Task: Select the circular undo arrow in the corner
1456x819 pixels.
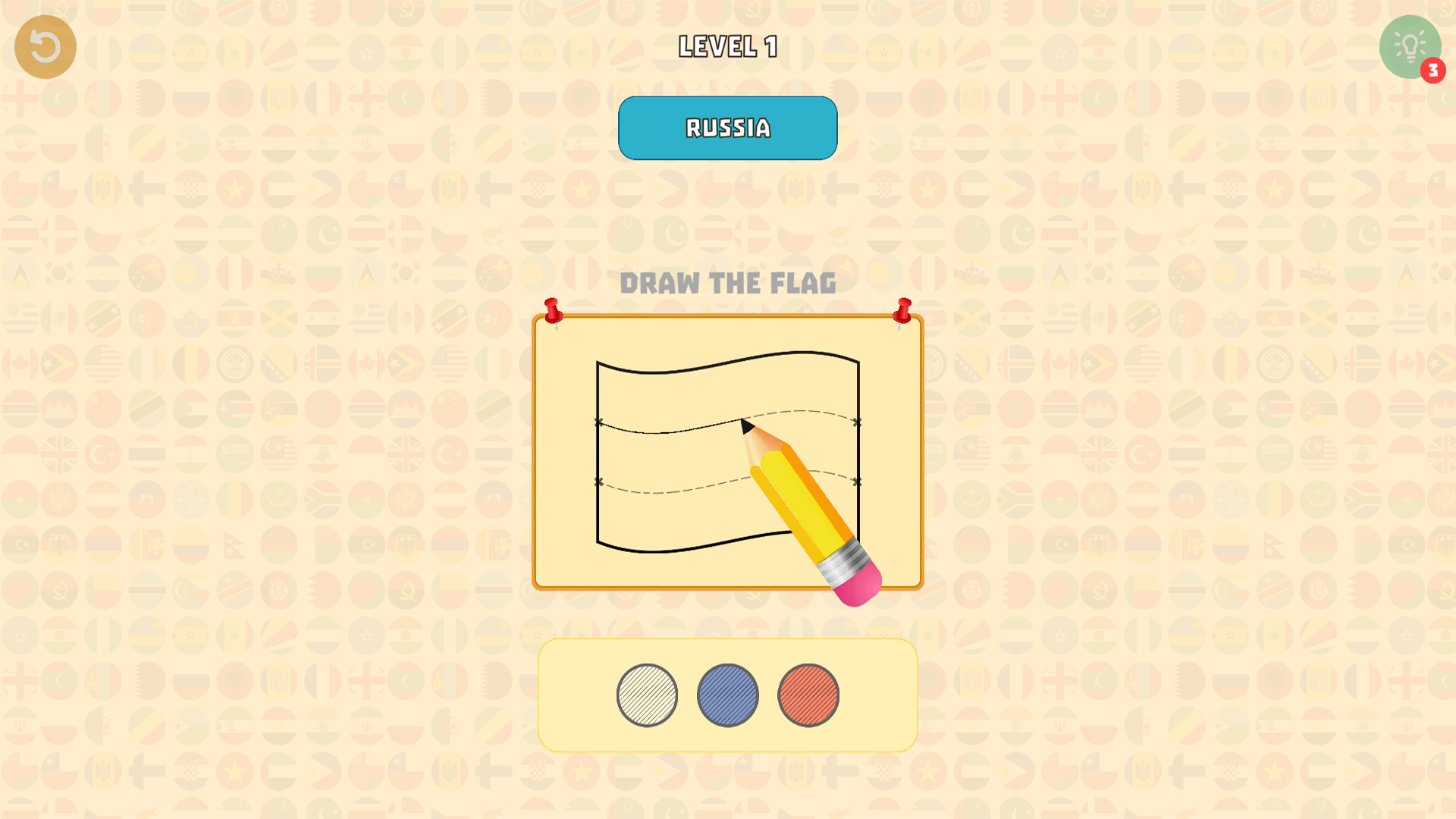Action: pos(45,46)
